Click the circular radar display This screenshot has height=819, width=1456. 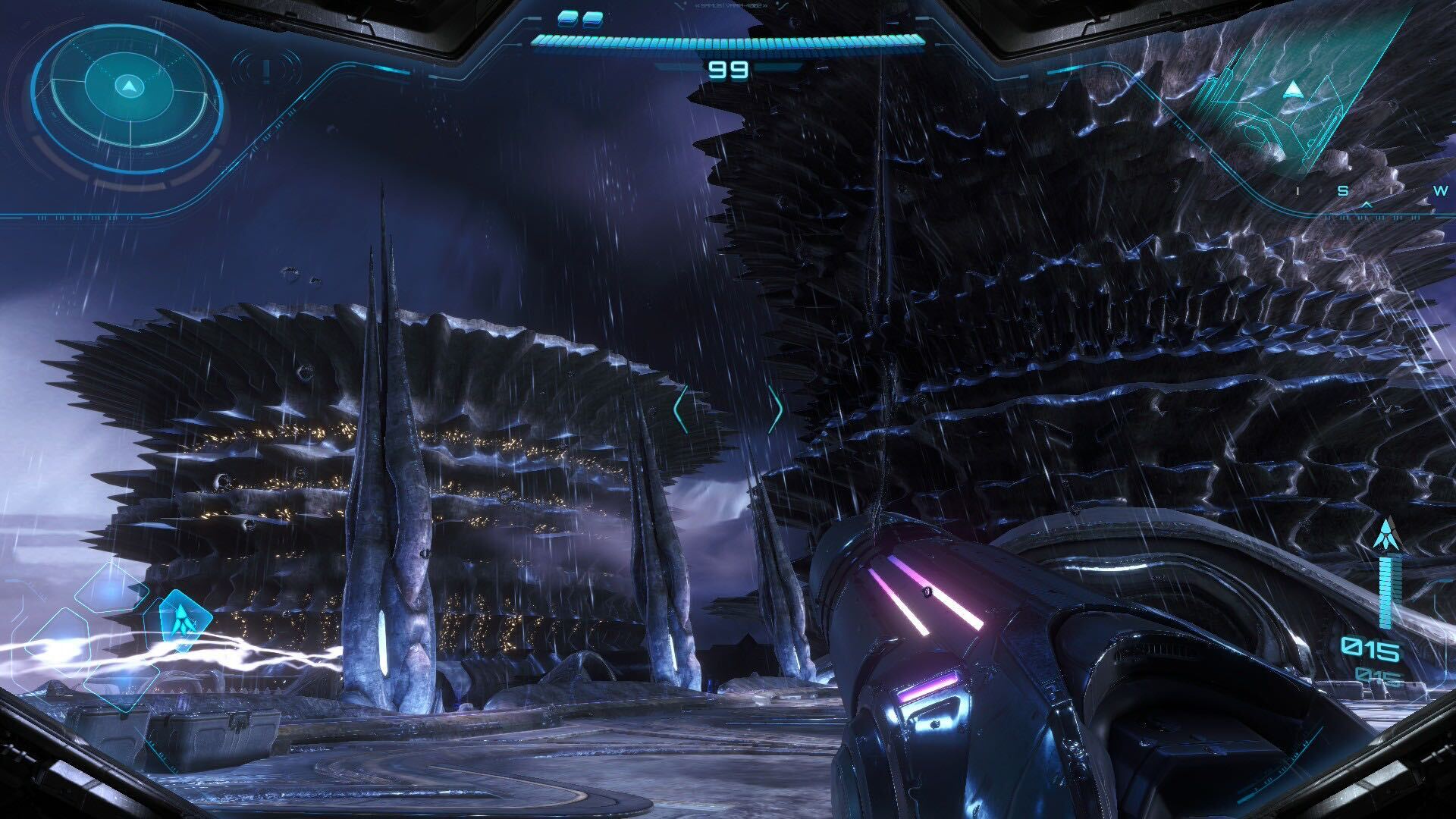click(x=127, y=87)
